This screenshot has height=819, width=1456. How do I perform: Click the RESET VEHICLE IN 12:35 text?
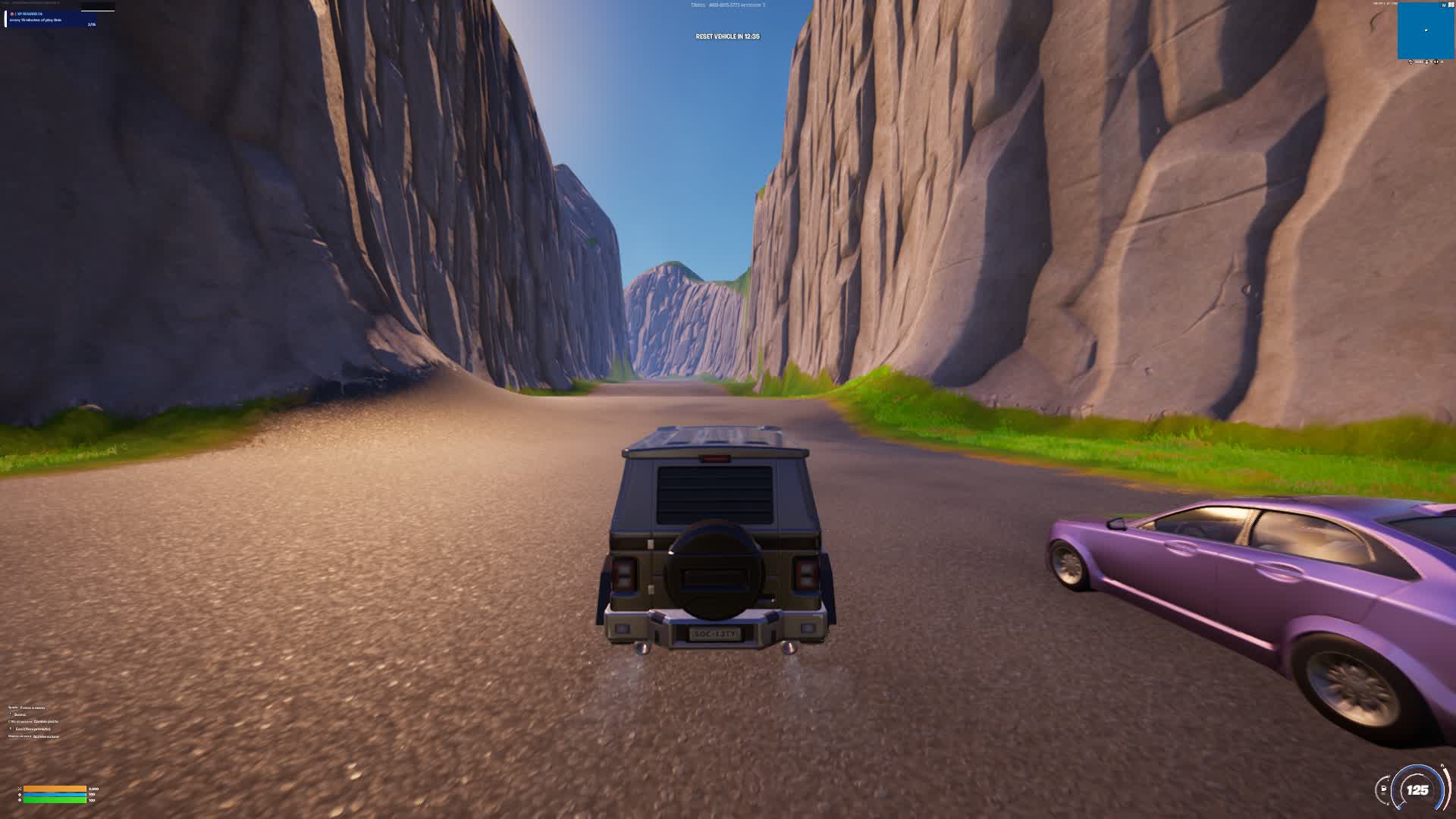coord(728,36)
